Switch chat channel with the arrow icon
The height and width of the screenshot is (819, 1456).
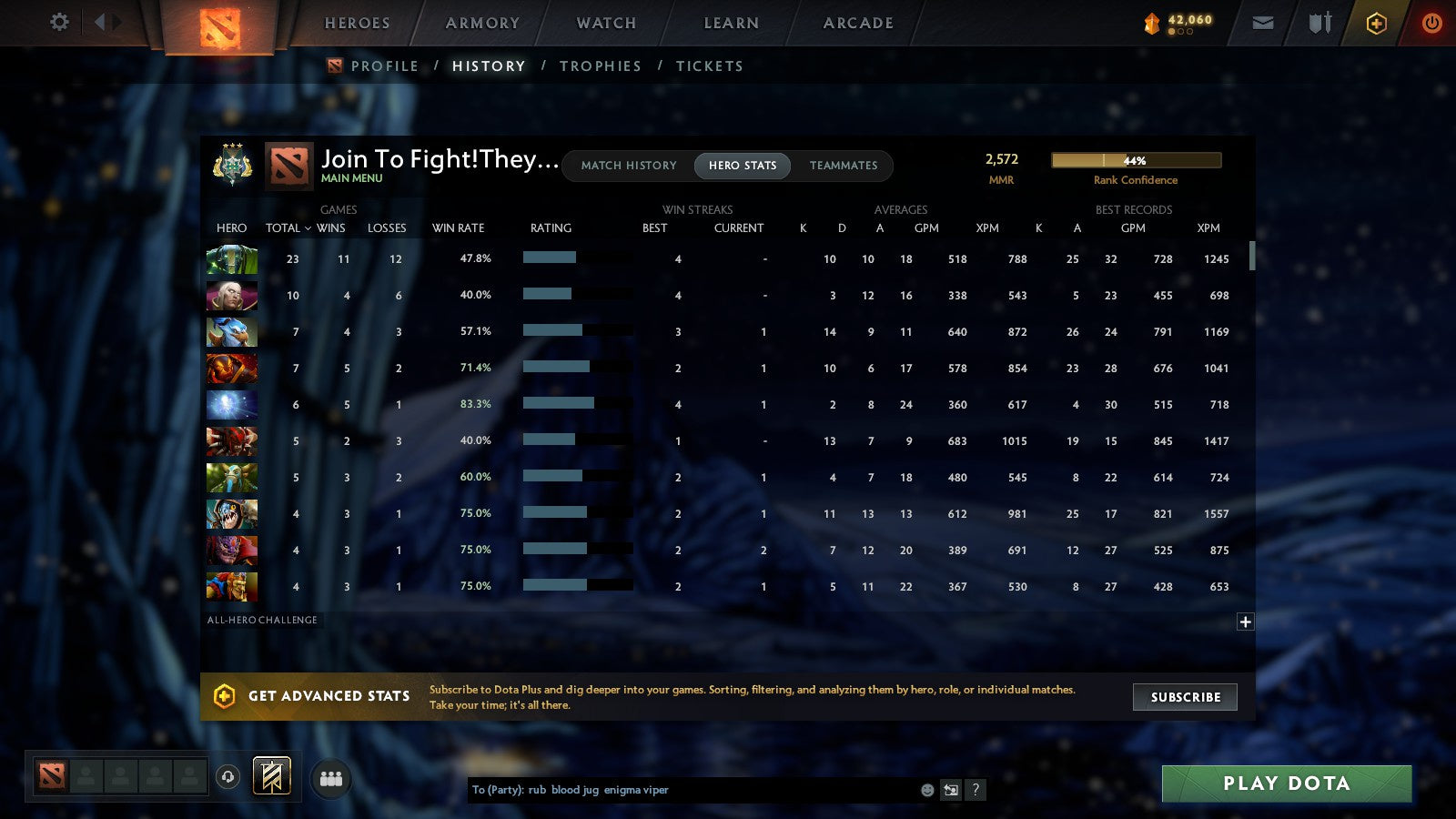pyautogui.click(x=952, y=790)
